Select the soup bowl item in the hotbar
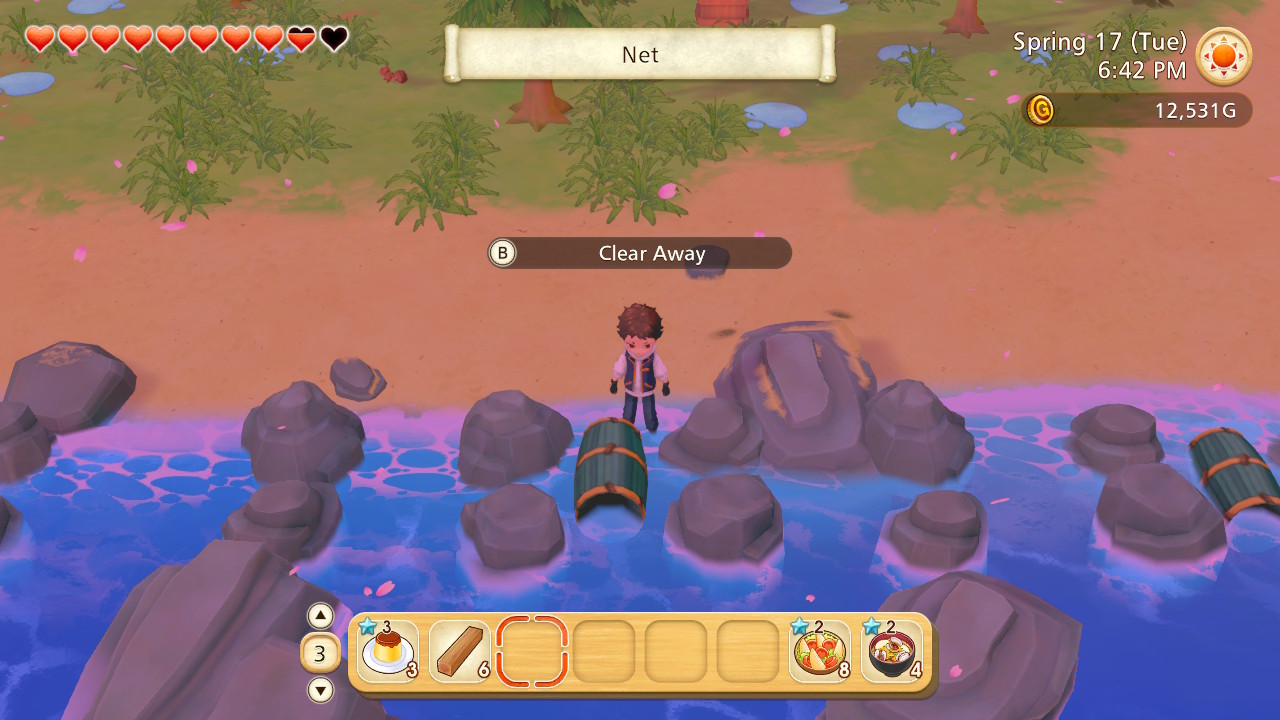The width and height of the screenshot is (1280, 720). [x=890, y=652]
